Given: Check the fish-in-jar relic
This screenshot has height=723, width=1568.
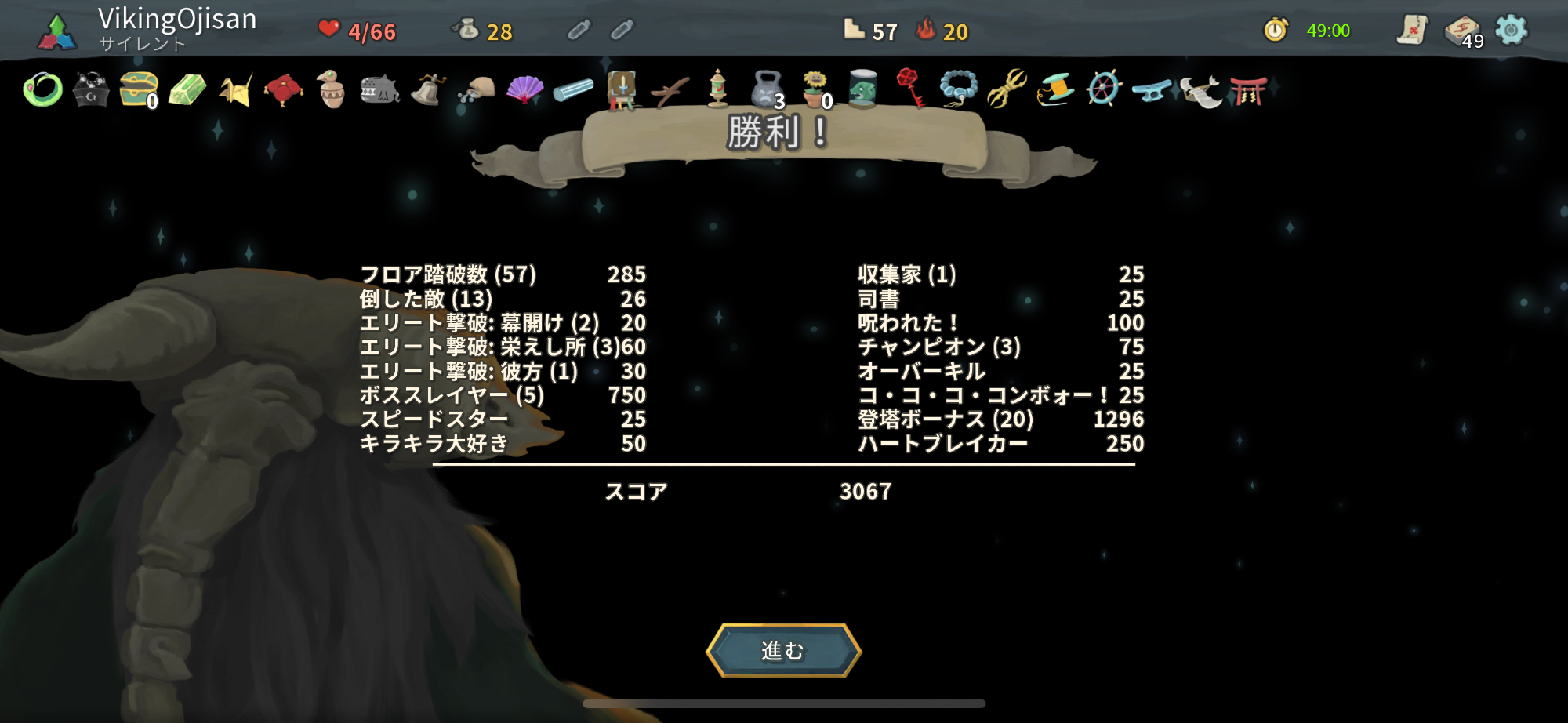Looking at the screenshot, I should click(862, 89).
